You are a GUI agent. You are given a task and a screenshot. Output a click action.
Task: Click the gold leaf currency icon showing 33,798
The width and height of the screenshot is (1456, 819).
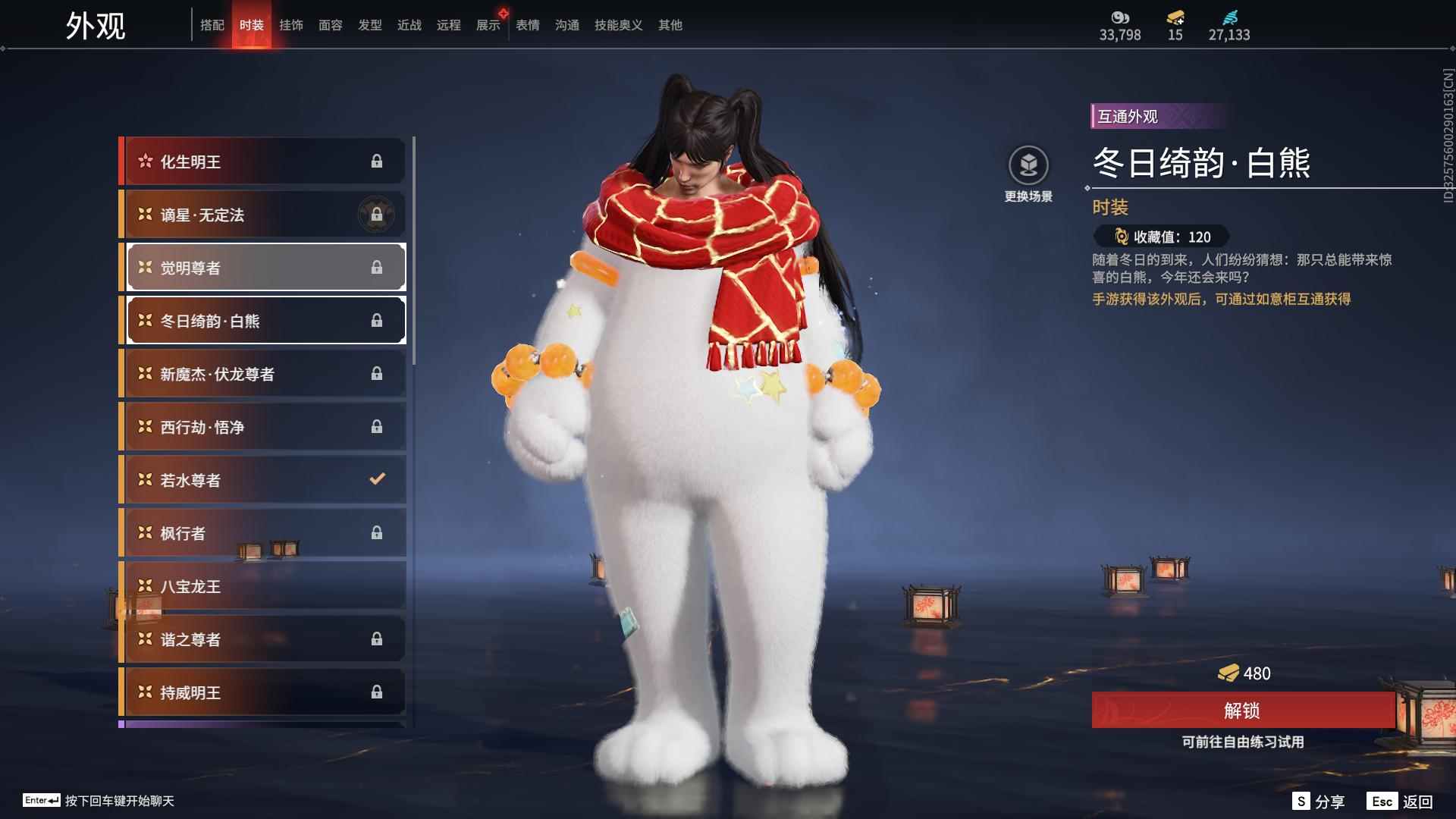1121,17
